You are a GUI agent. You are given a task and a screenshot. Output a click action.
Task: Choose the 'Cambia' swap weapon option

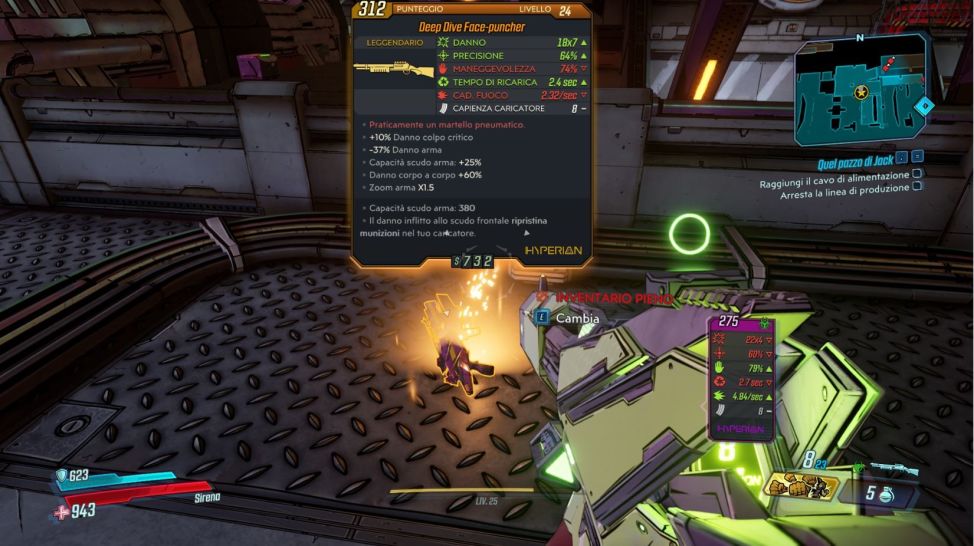pyautogui.click(x=577, y=318)
